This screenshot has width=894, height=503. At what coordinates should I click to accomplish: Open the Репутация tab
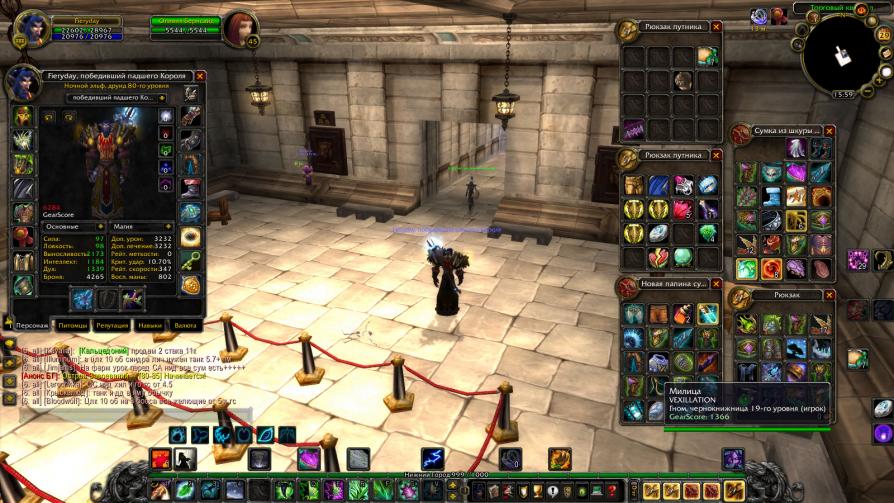tap(112, 325)
